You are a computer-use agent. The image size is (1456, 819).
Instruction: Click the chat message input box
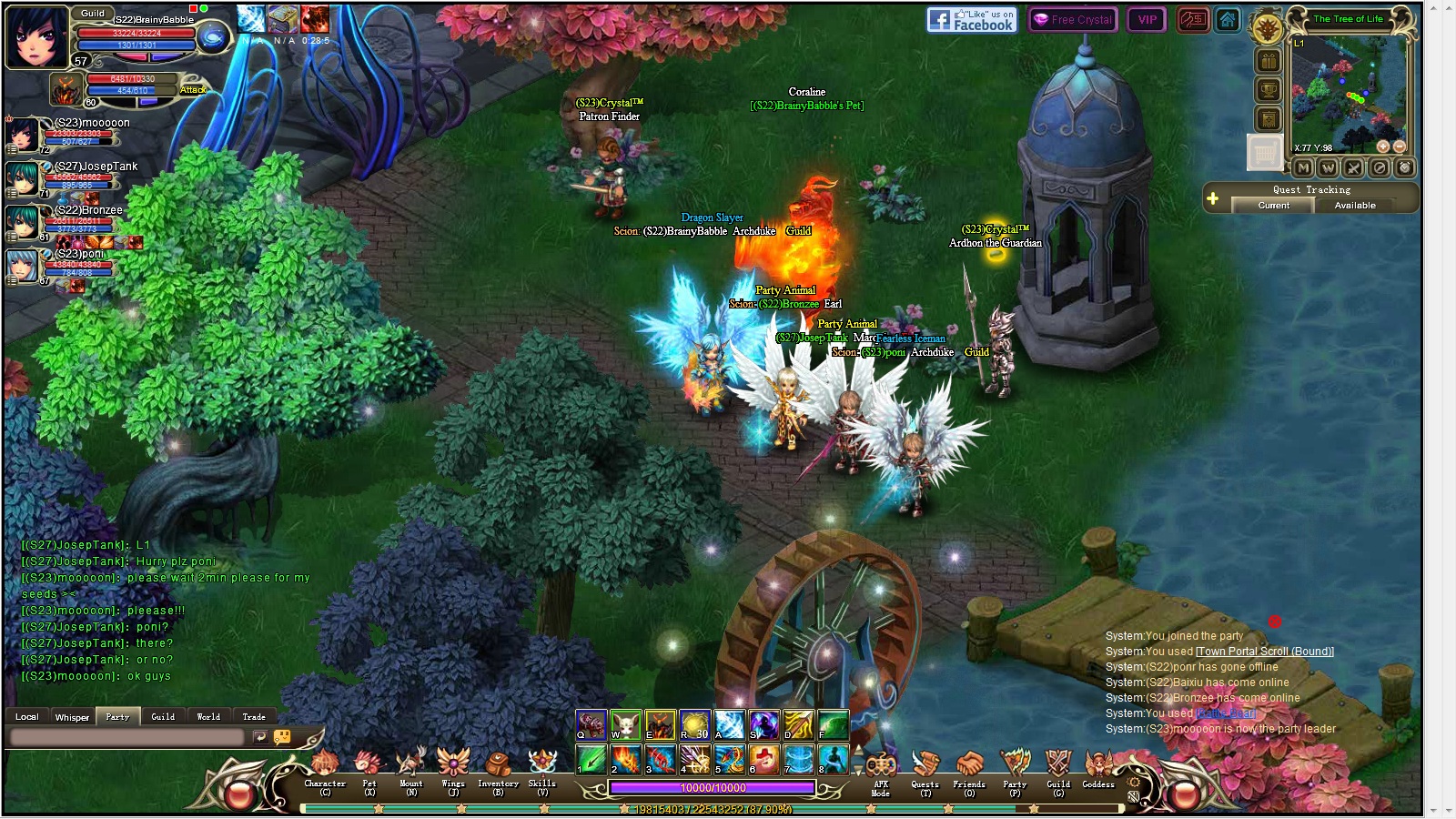click(x=127, y=737)
